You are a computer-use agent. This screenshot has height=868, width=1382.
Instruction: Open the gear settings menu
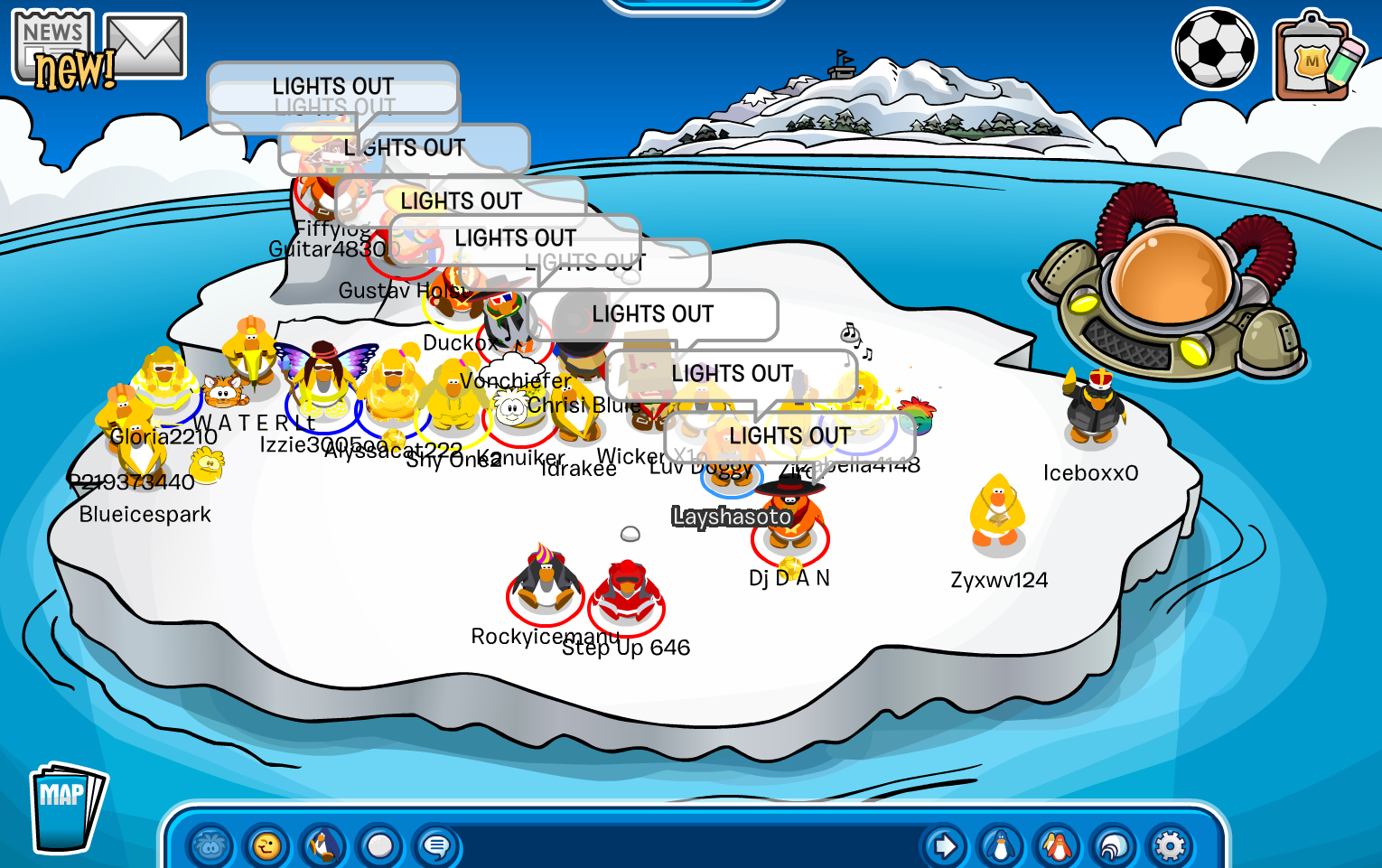click(1170, 847)
